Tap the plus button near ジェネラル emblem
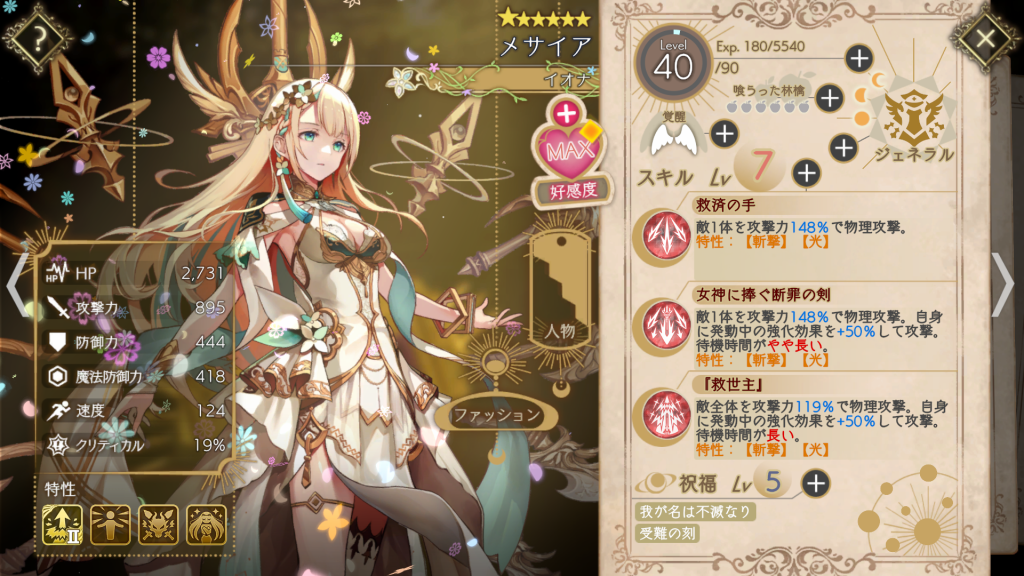The image size is (1024, 576). point(844,148)
